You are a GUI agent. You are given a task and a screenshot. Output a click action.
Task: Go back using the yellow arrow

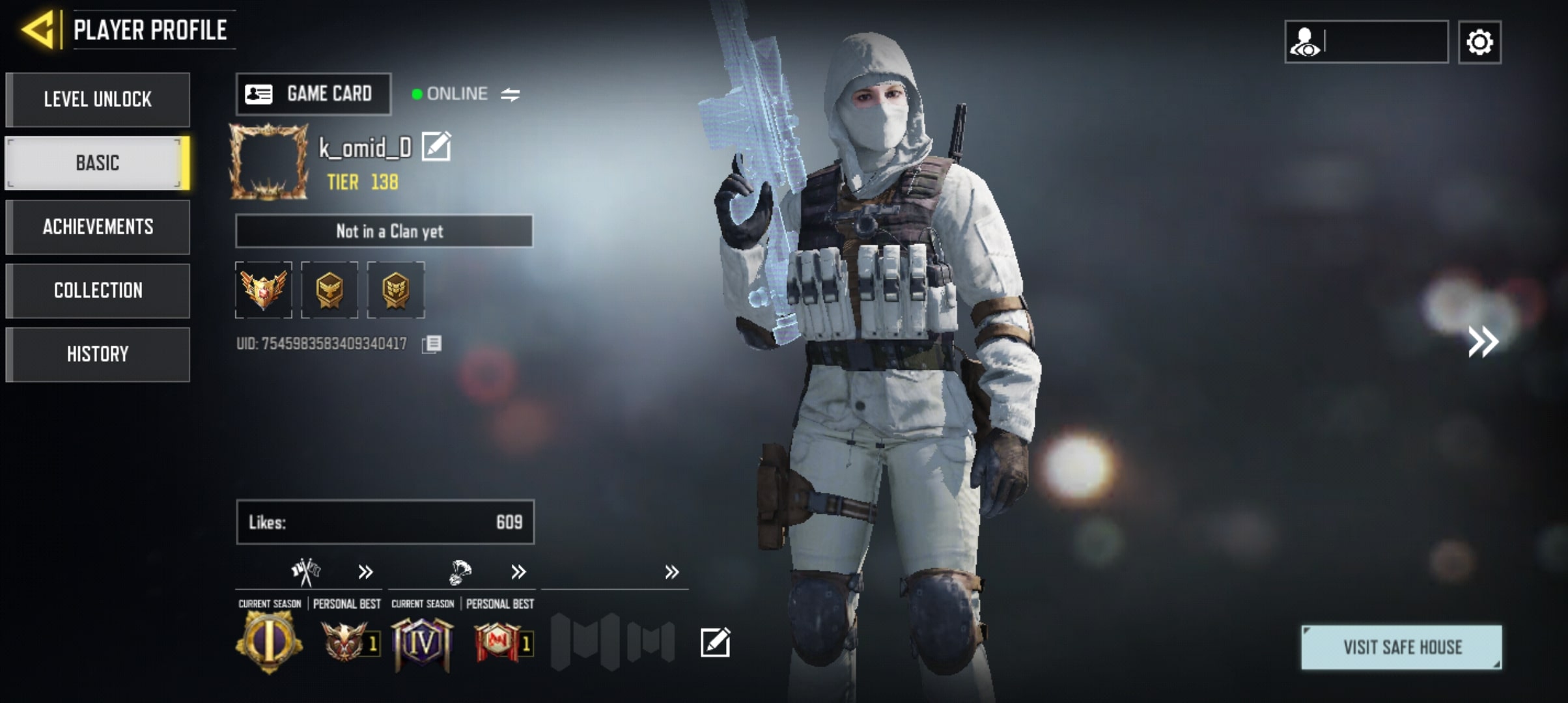tap(39, 30)
